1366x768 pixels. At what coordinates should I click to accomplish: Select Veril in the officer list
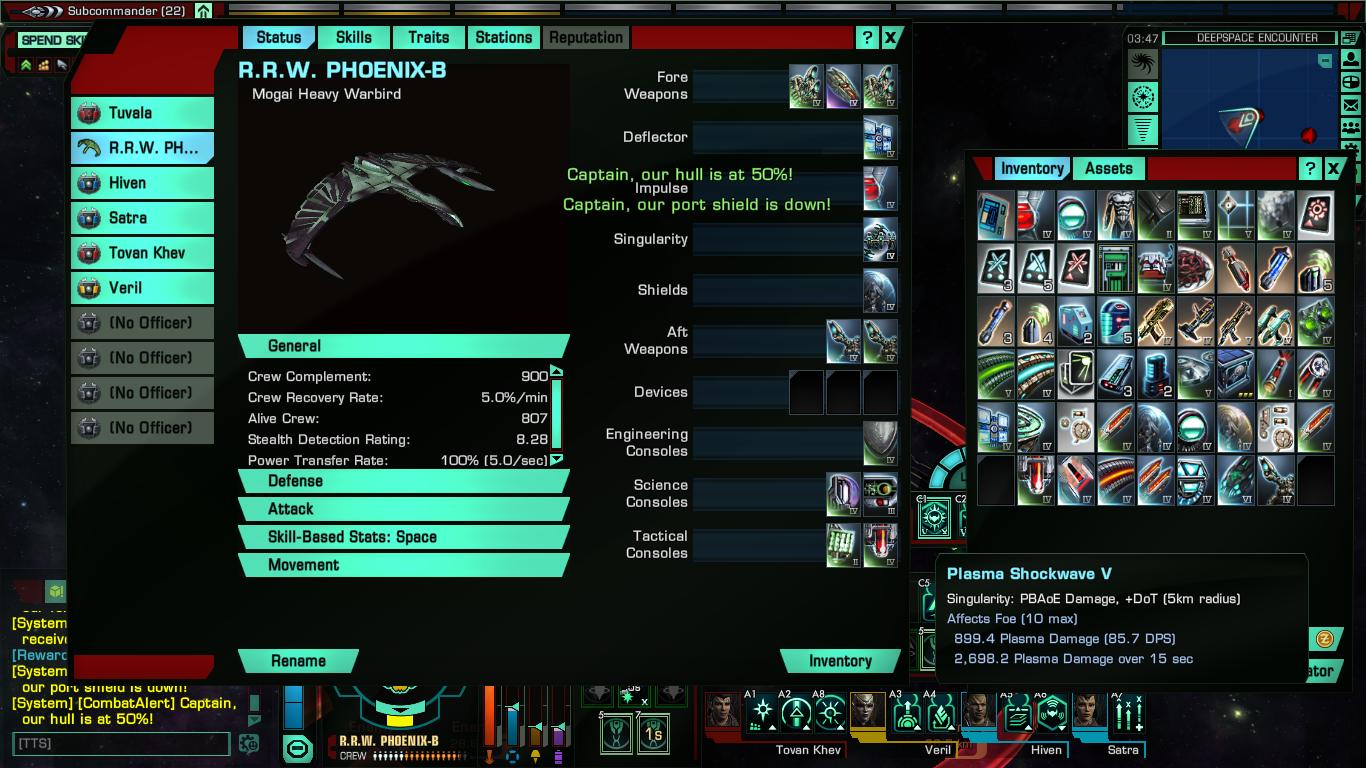pos(143,288)
